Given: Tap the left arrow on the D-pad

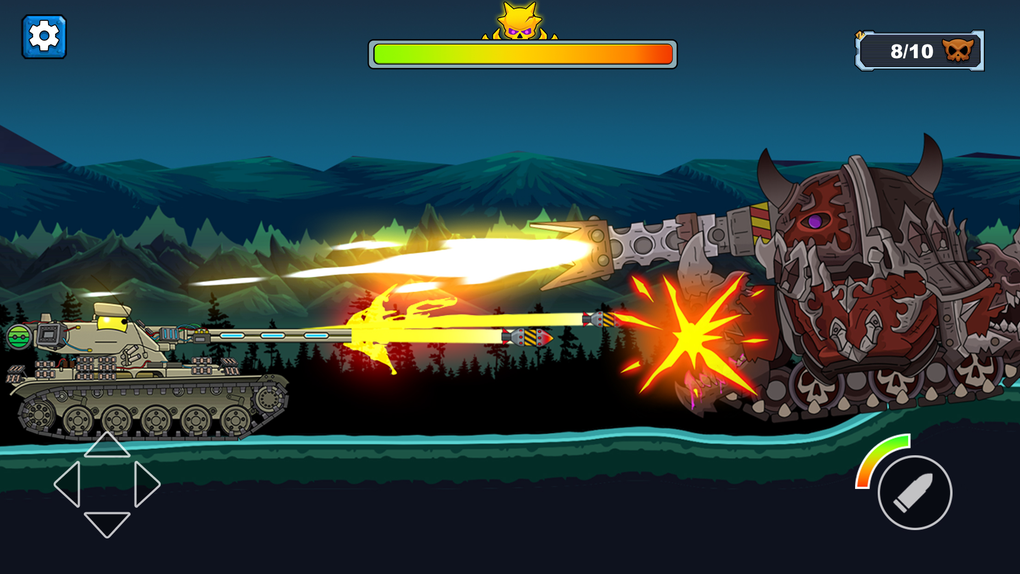Looking at the screenshot, I should coord(67,484).
